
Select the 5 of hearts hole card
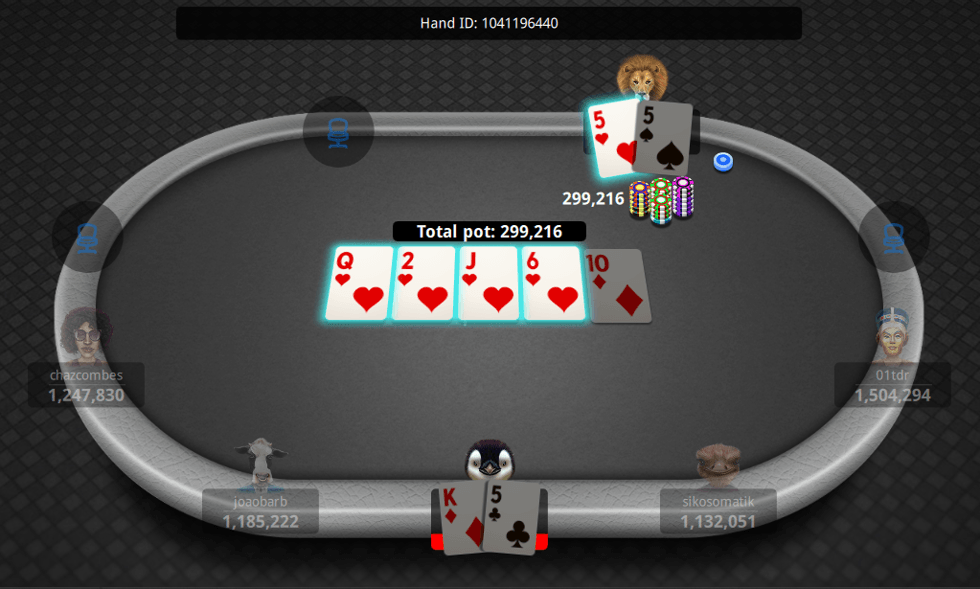612,137
